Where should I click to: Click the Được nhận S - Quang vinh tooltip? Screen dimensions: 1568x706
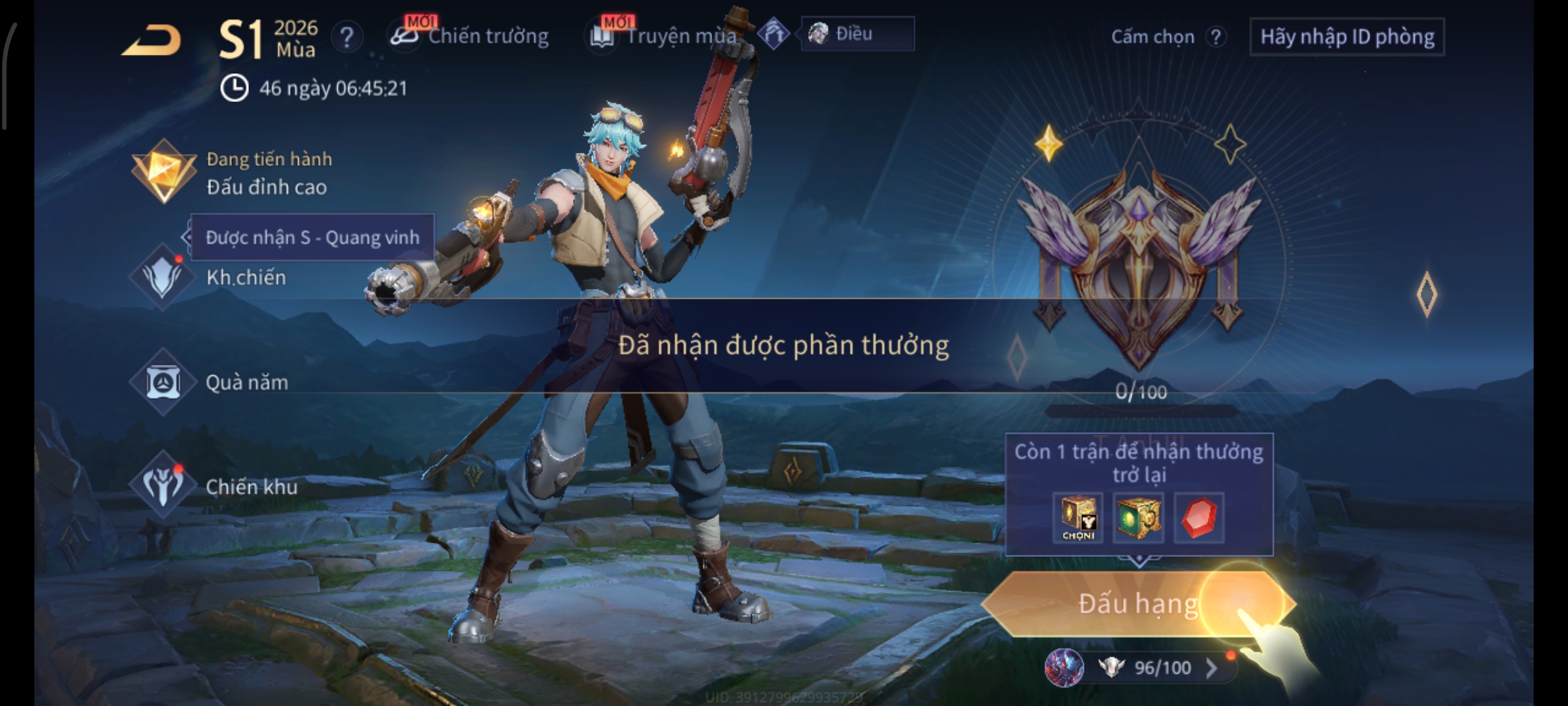tap(312, 237)
